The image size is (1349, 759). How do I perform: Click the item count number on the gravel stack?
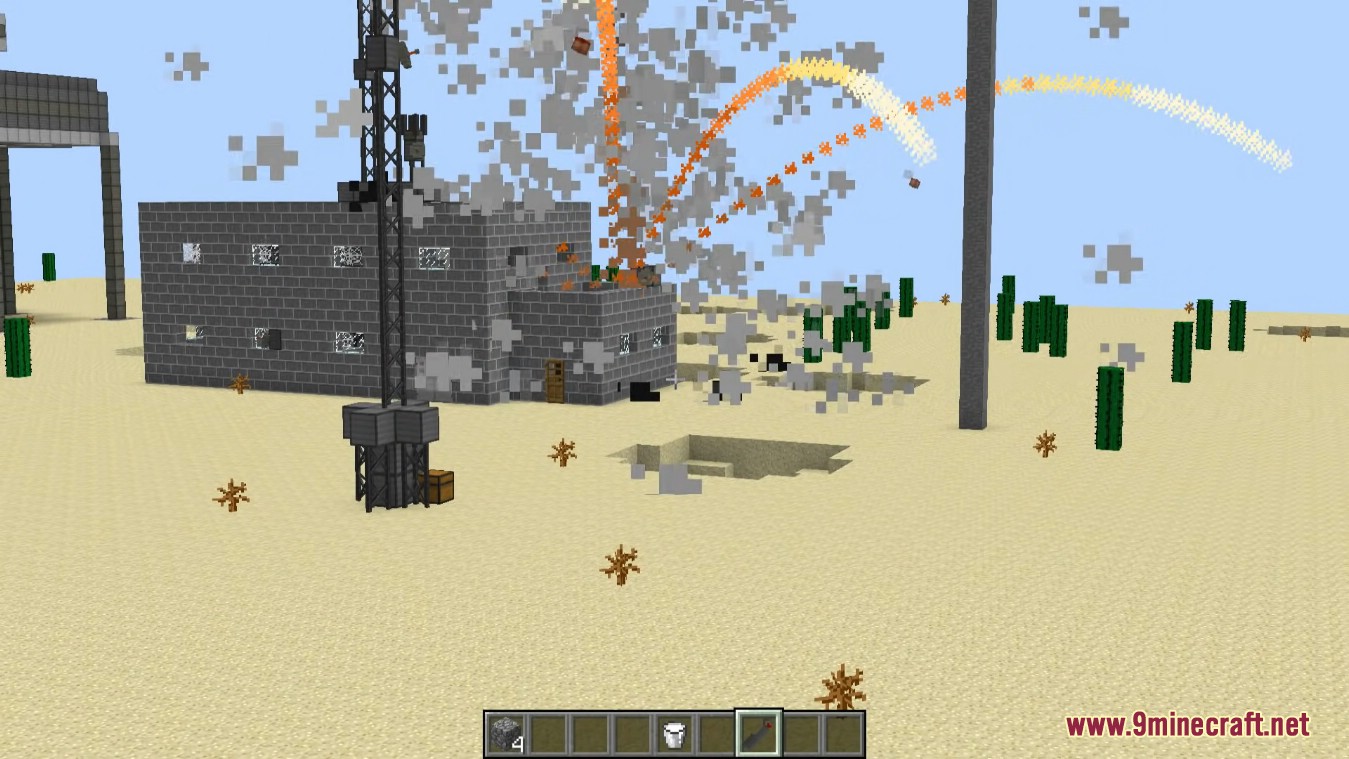click(518, 742)
